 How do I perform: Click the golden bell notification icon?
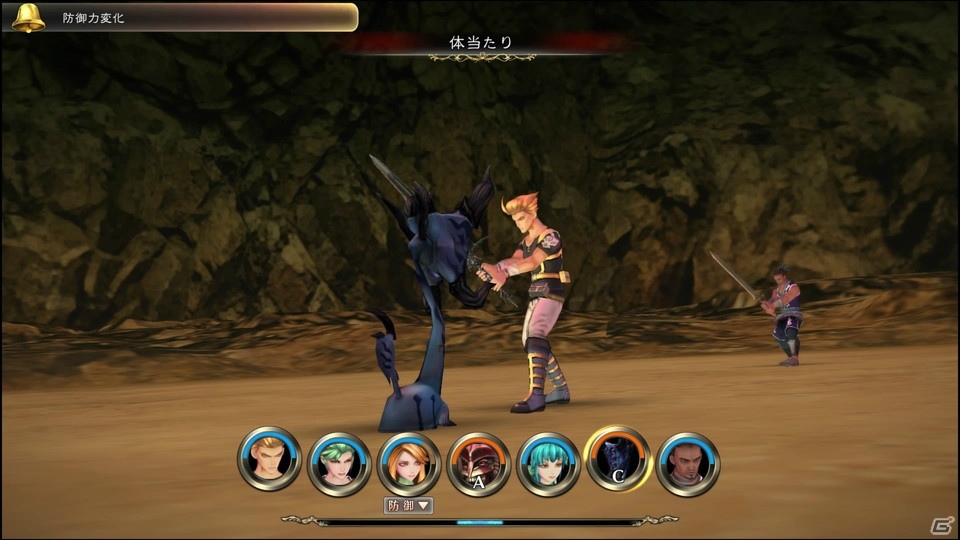(x=28, y=17)
